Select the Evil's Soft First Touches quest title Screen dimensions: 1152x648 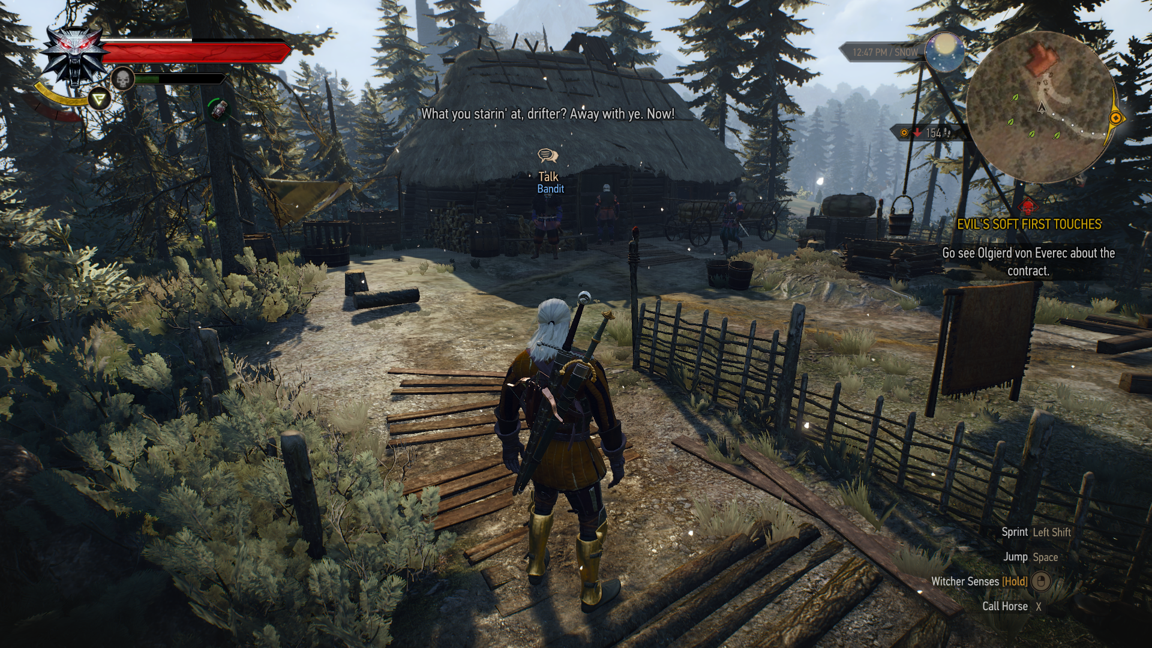click(1028, 224)
